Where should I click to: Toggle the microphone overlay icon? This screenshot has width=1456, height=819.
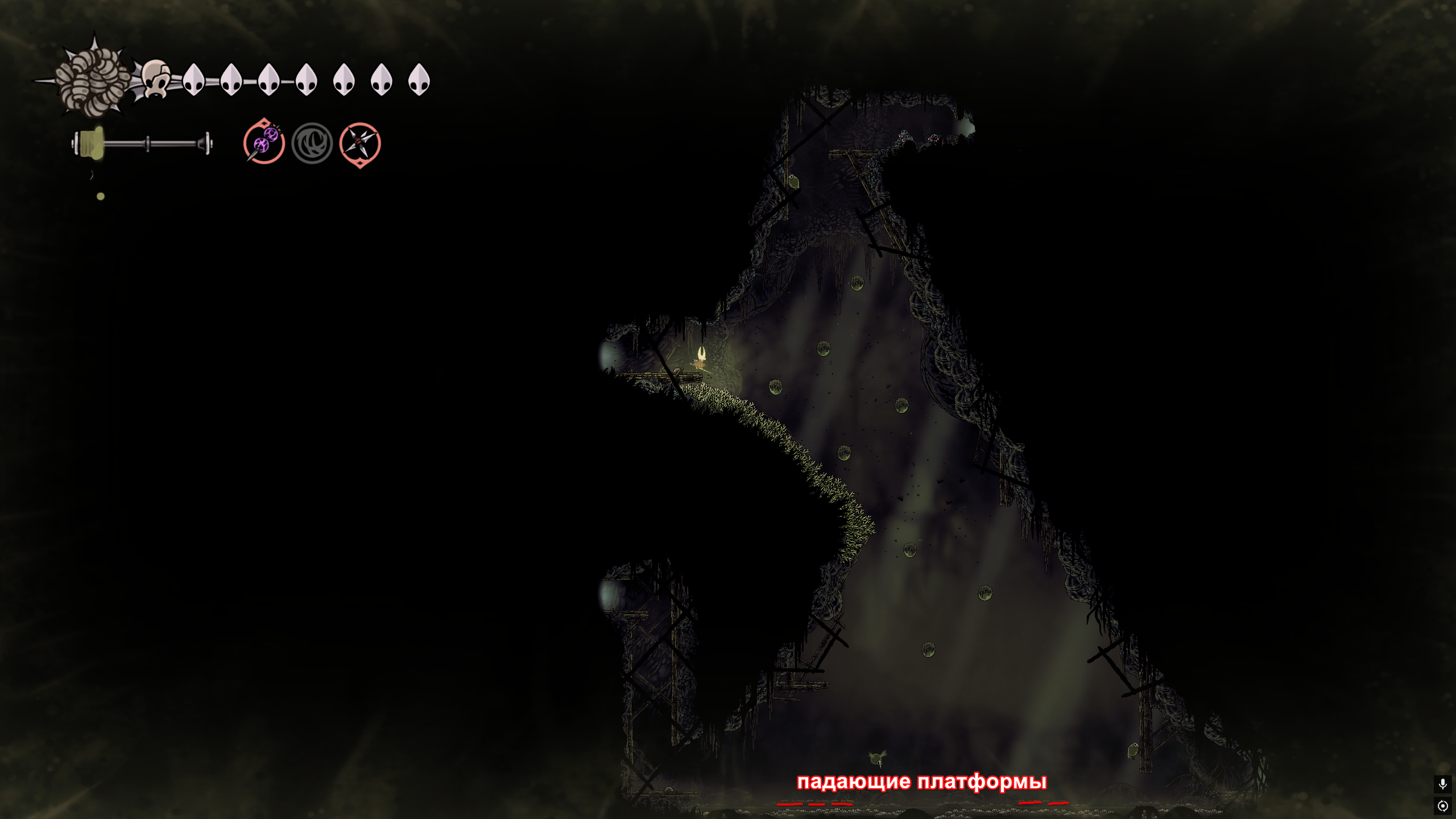click(1442, 784)
